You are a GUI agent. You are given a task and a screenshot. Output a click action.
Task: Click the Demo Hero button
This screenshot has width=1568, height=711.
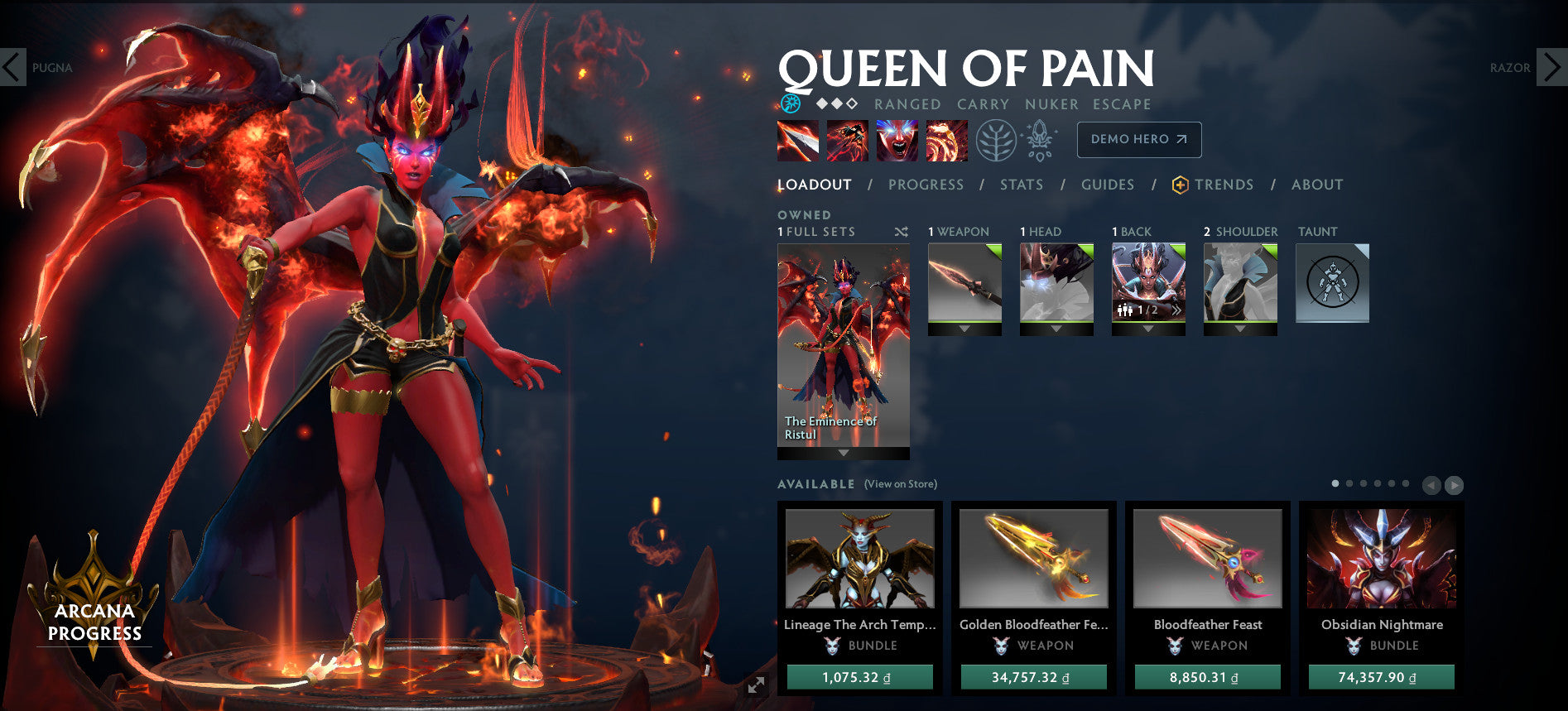(1138, 140)
